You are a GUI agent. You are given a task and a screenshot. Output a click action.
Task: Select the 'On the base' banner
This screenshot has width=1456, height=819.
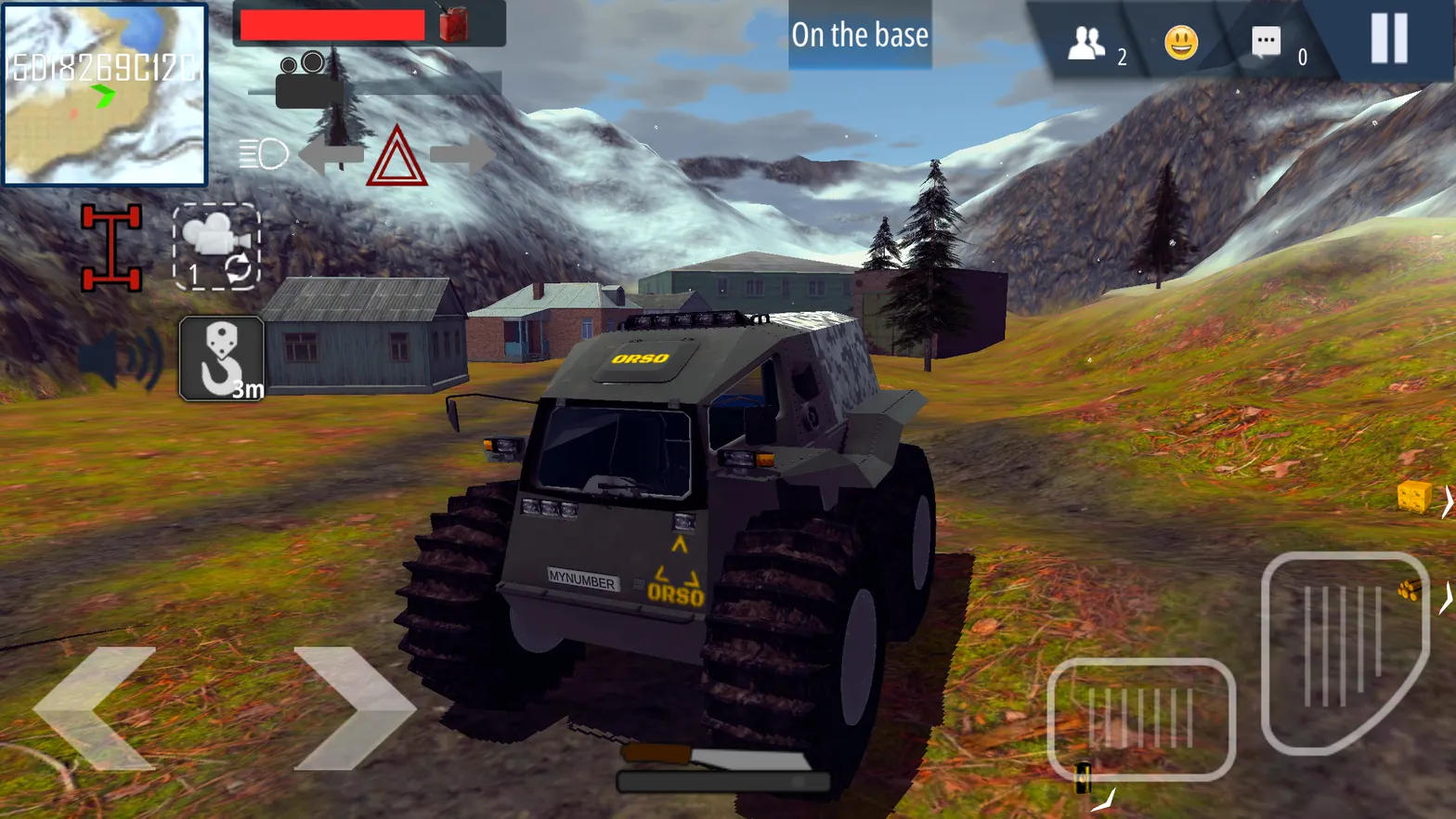pos(859,35)
